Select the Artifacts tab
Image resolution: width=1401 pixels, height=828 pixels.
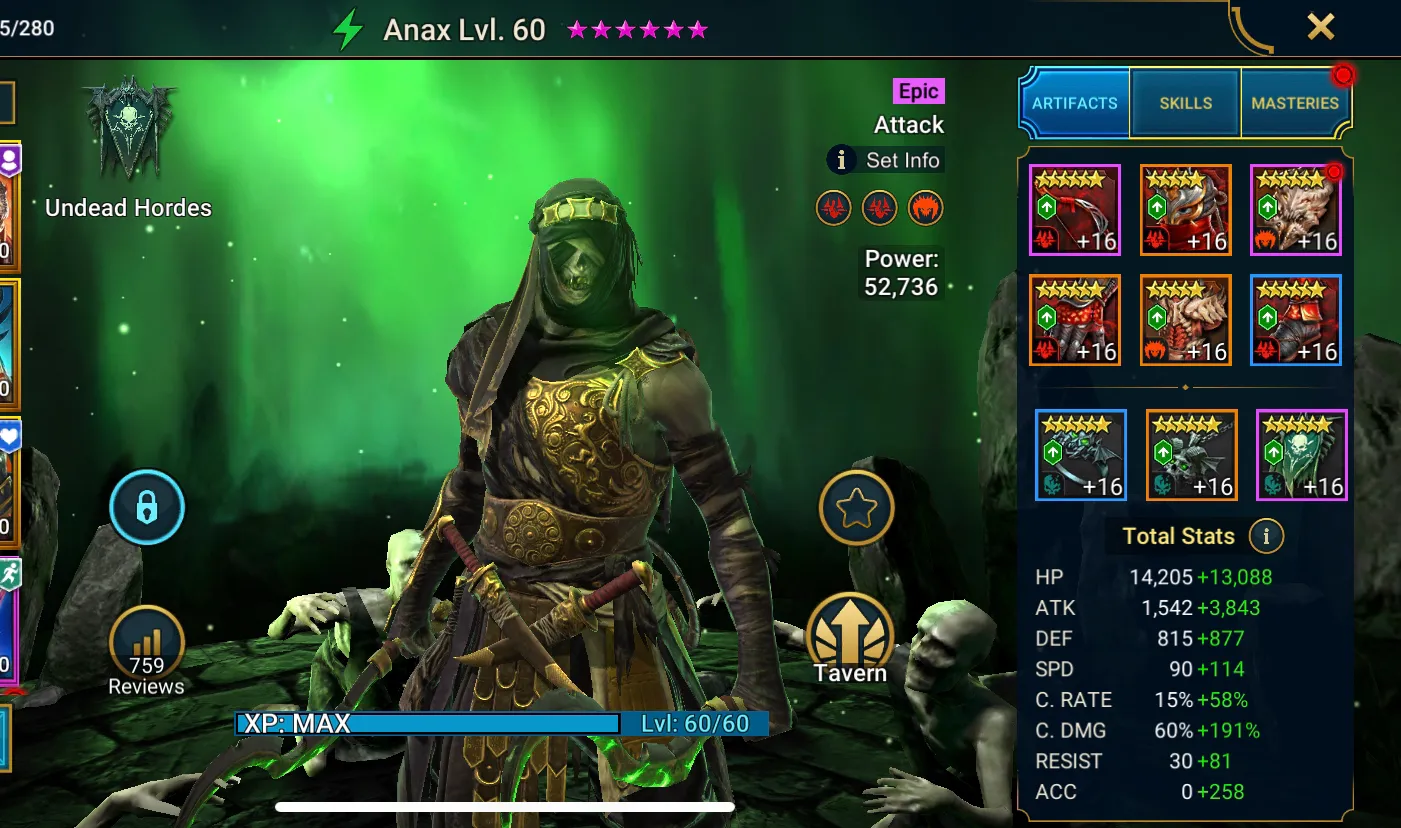pos(1075,103)
